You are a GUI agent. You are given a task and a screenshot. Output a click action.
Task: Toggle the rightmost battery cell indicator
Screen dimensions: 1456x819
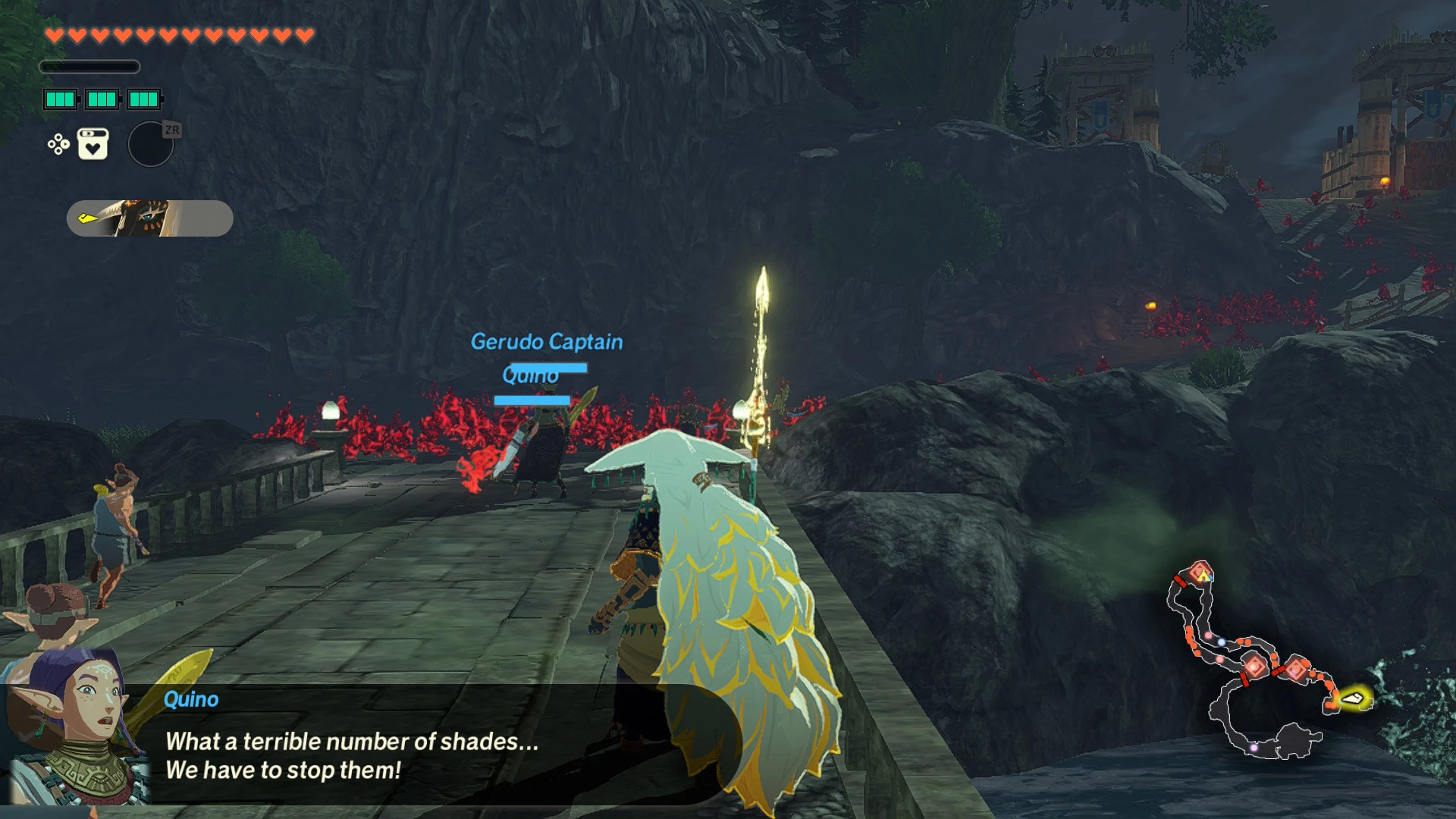144,99
